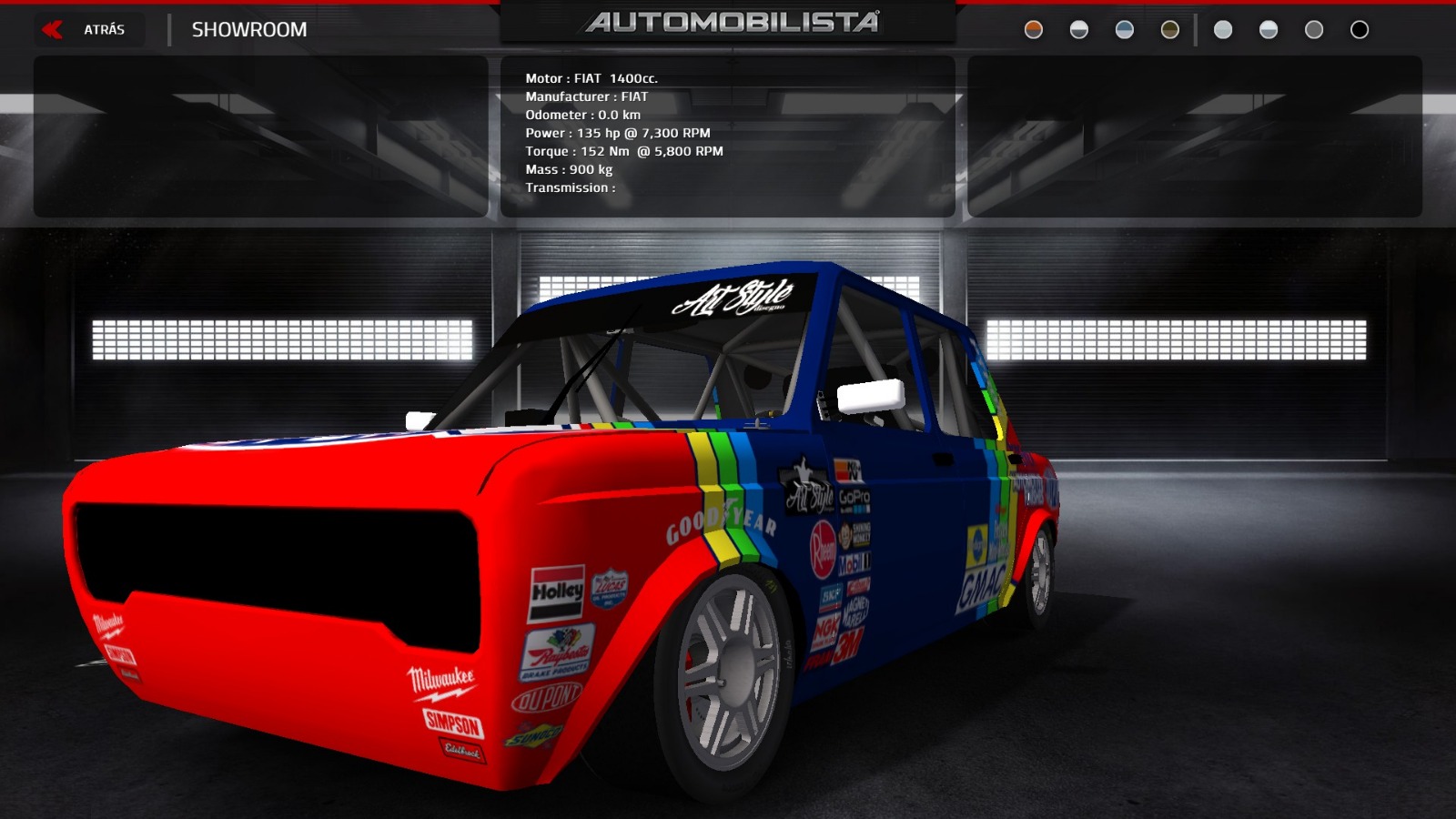
Task: Choose the solid light grey swatch
Action: coord(1223,30)
